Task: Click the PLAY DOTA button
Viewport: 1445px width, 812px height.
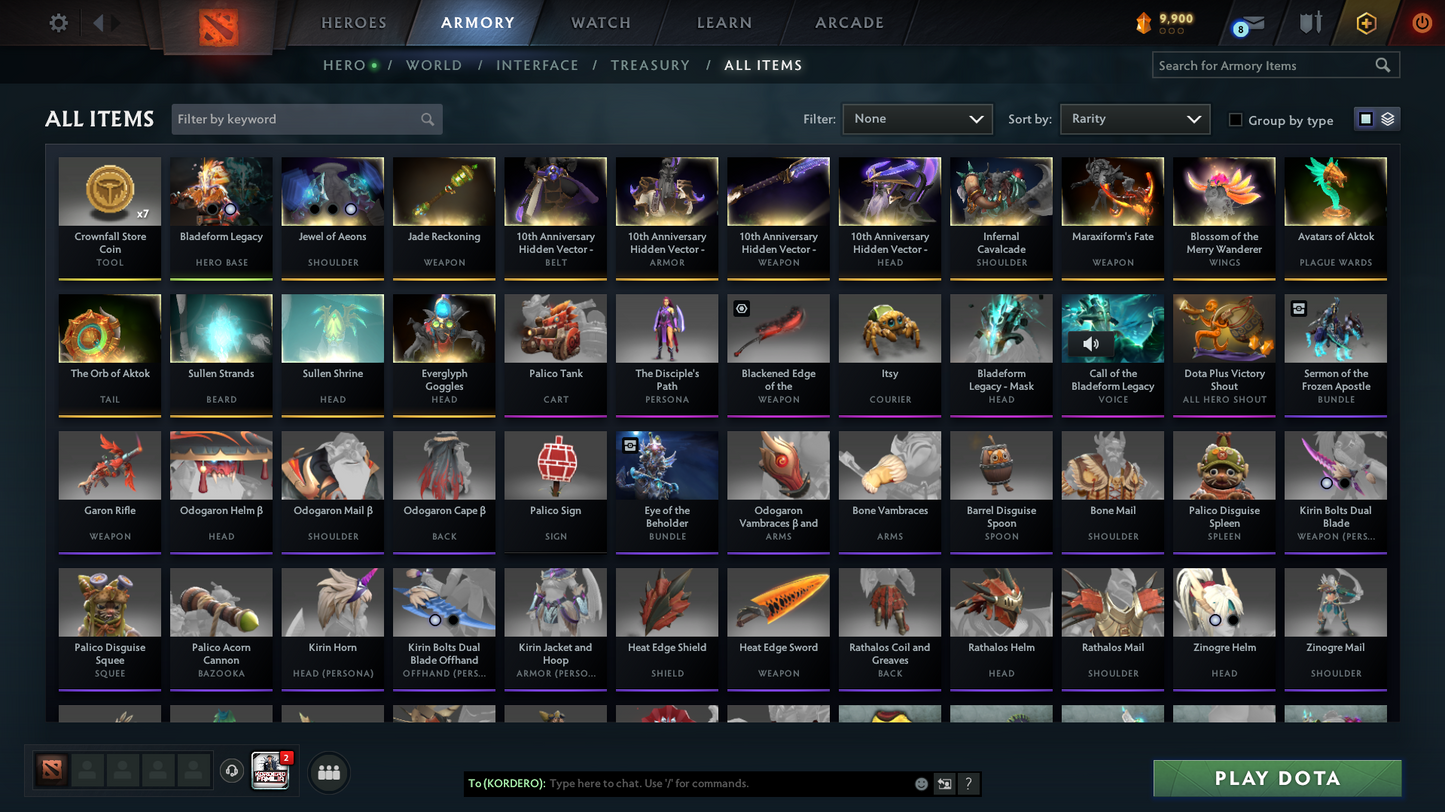Action: tap(1277, 777)
